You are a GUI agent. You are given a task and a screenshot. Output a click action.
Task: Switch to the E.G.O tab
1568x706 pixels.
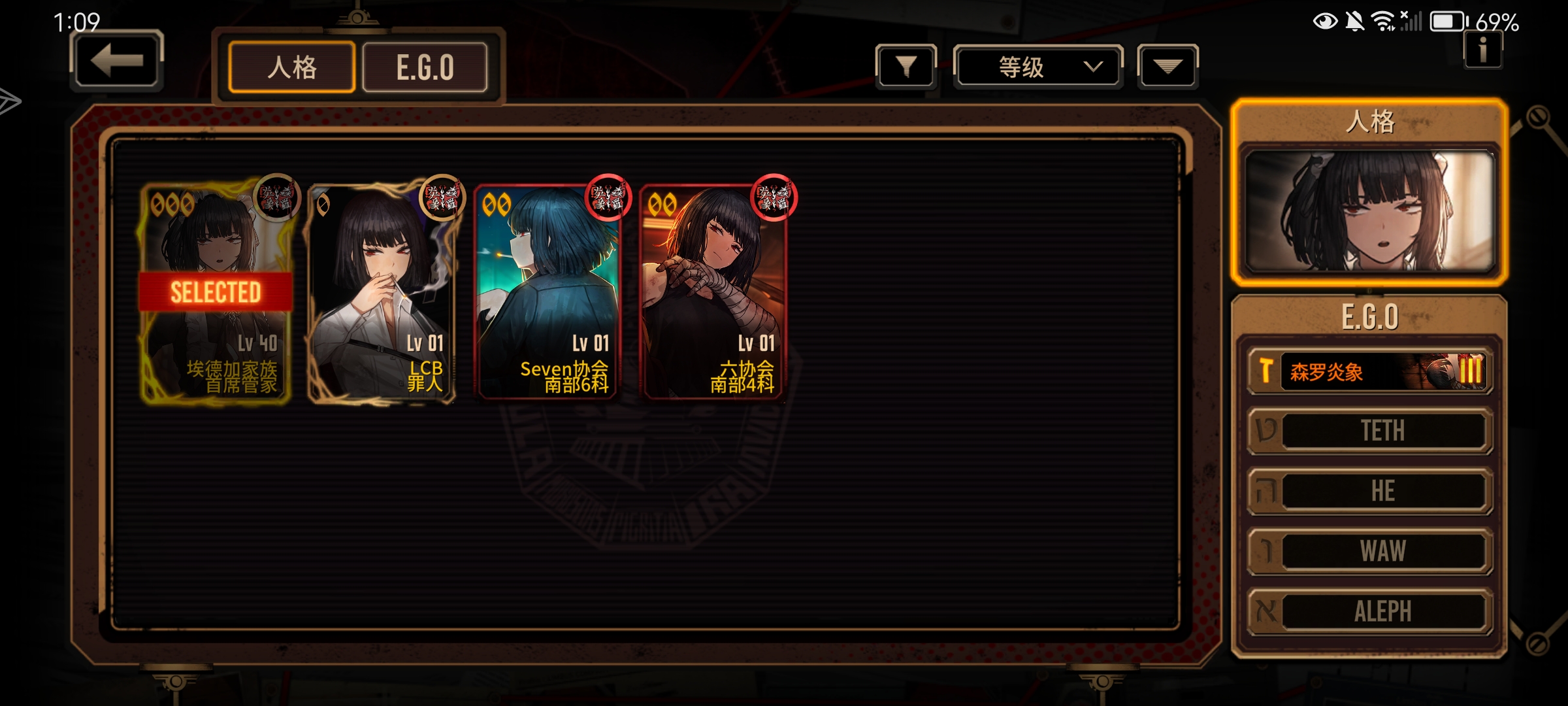[x=425, y=67]
